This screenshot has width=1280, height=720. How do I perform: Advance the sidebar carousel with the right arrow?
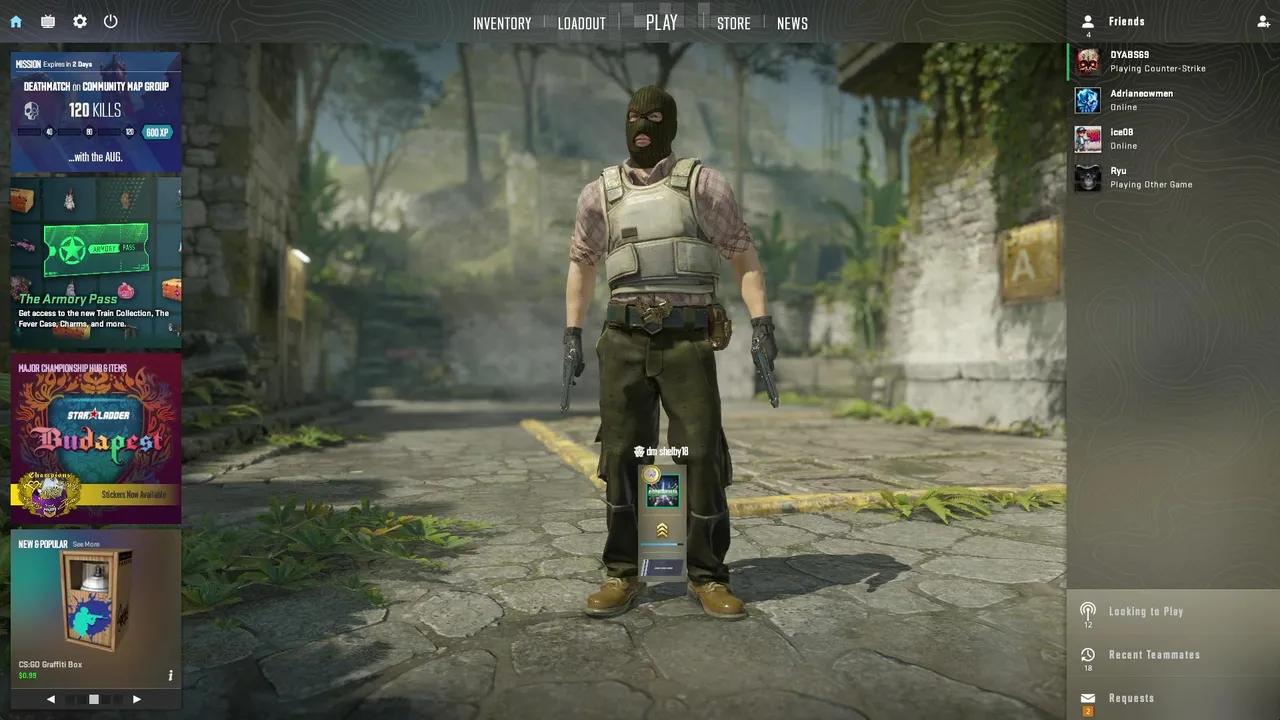(x=137, y=699)
